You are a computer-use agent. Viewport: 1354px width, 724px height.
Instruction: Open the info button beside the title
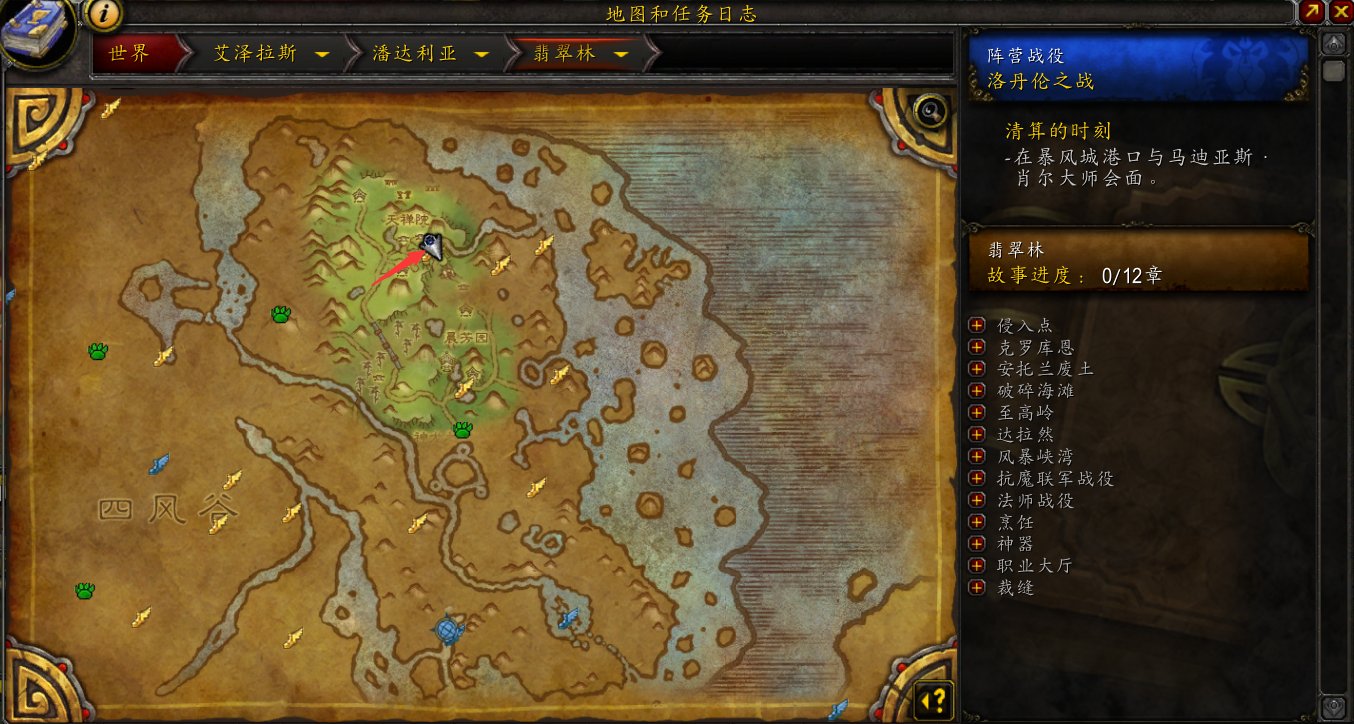coord(104,14)
